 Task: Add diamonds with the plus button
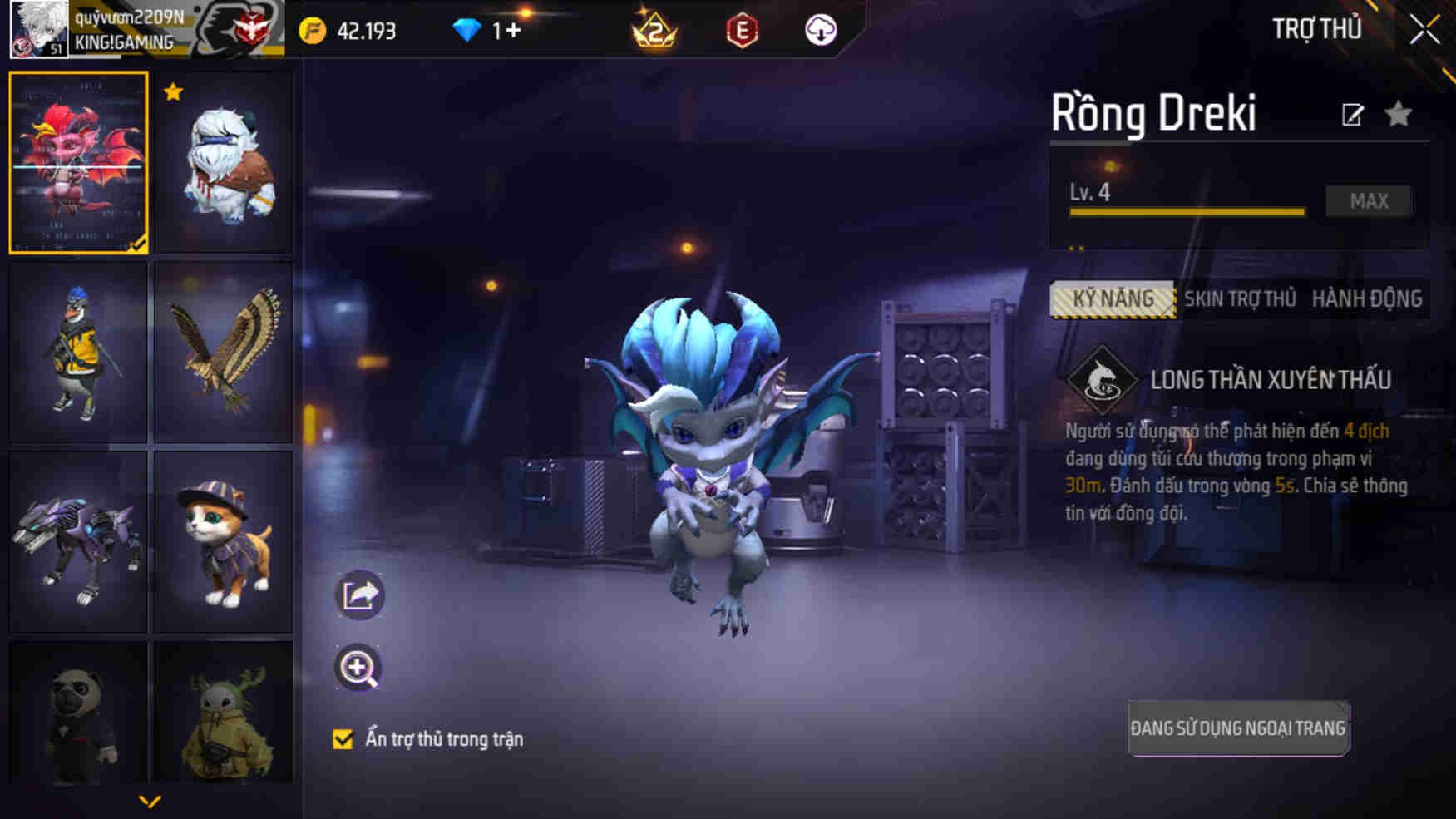pos(512,31)
